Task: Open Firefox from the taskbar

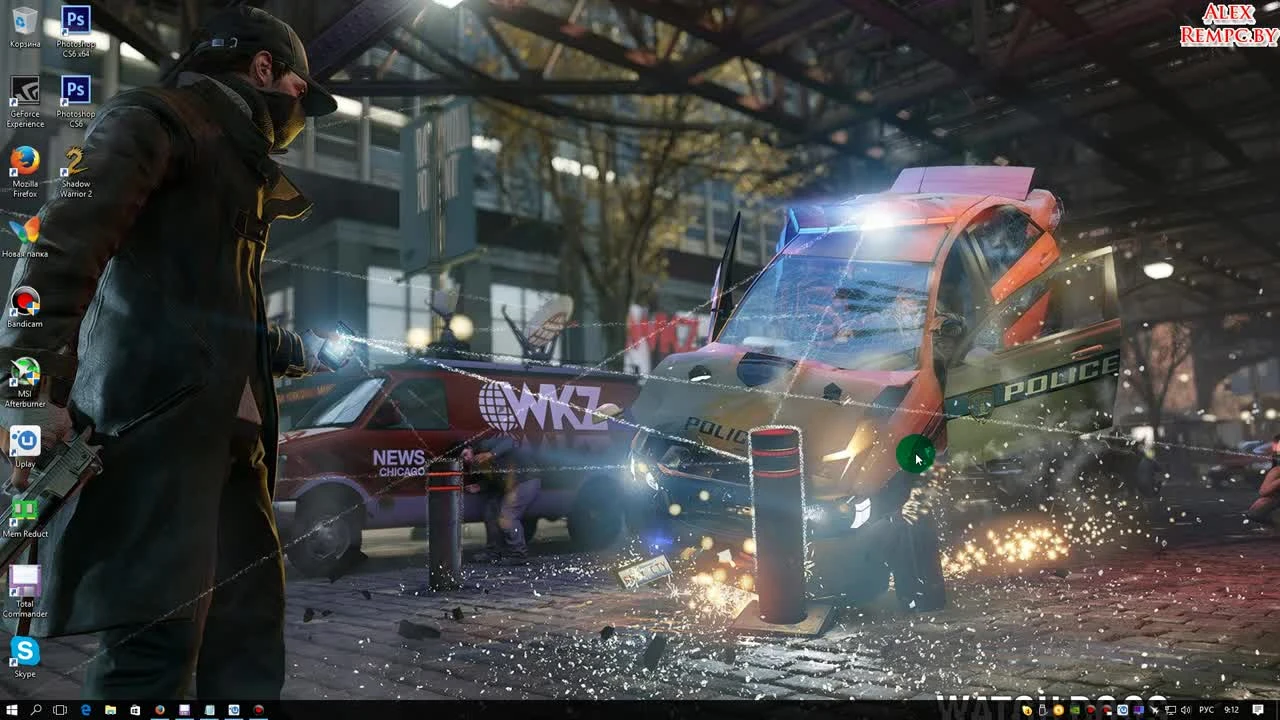Action: pyautogui.click(x=160, y=711)
